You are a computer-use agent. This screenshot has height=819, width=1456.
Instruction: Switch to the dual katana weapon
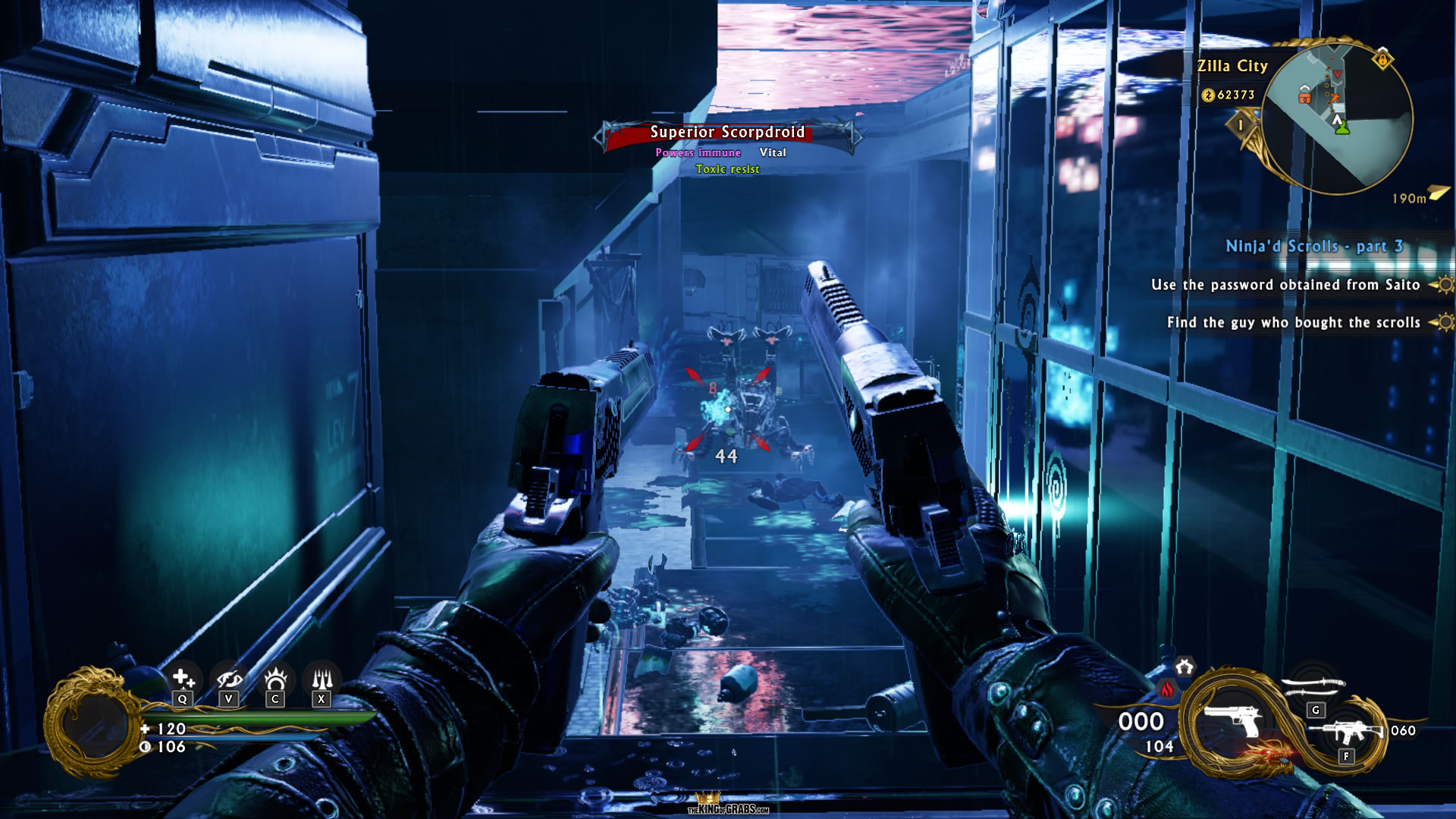coord(1313,686)
